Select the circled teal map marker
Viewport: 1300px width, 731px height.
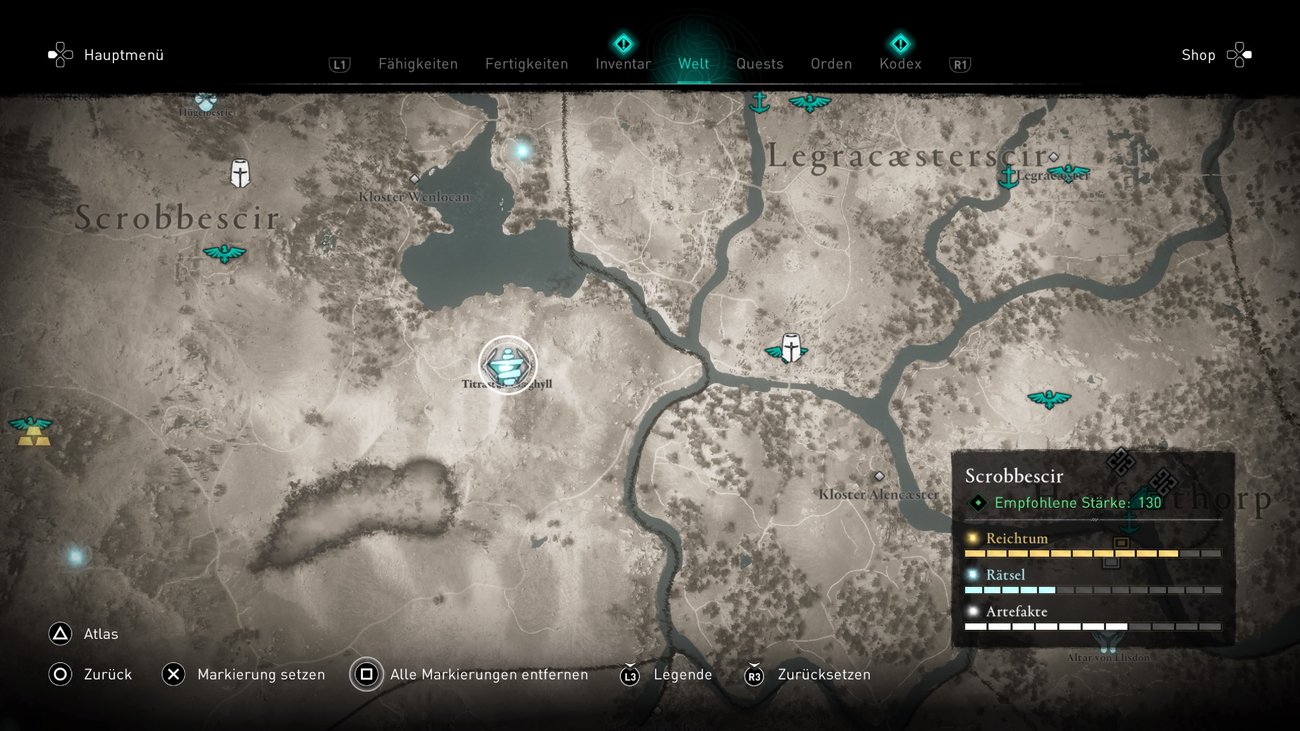pyautogui.click(x=508, y=365)
